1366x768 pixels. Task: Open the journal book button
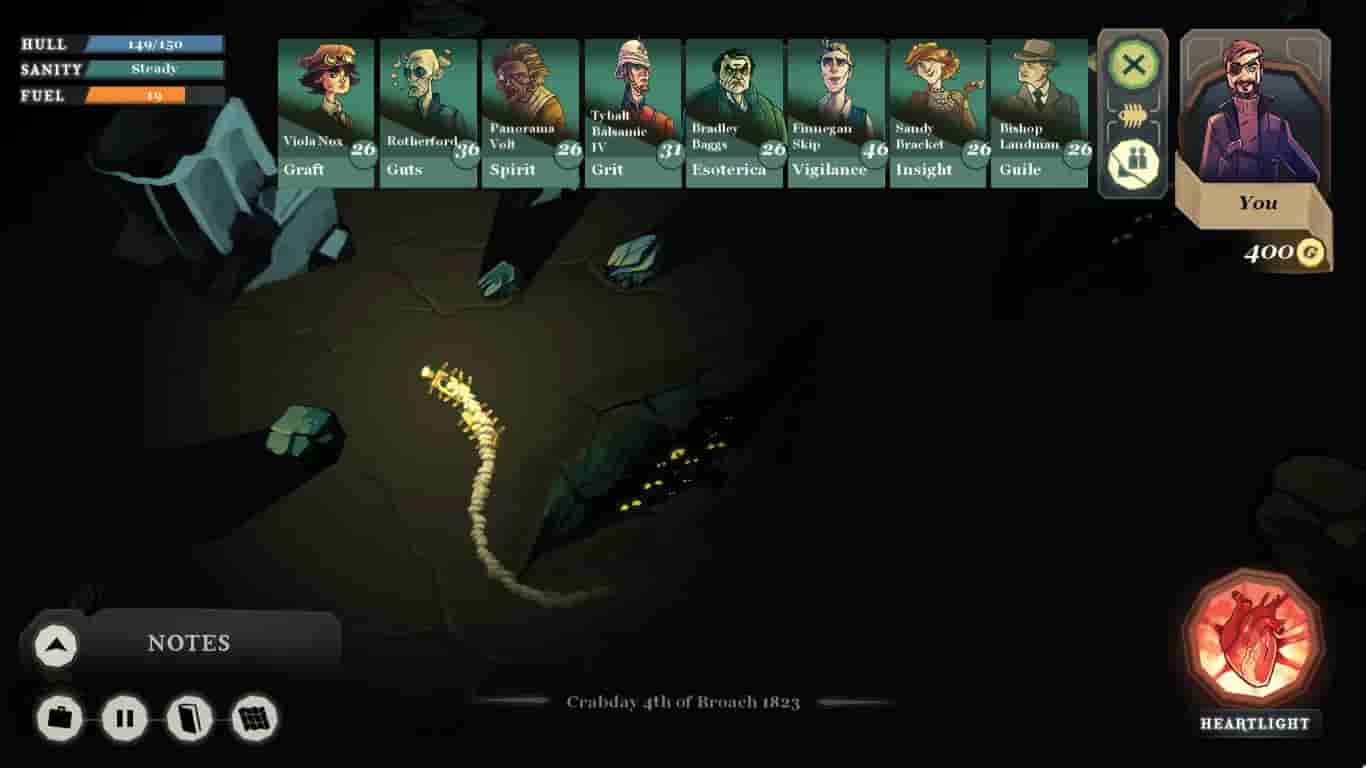point(190,718)
